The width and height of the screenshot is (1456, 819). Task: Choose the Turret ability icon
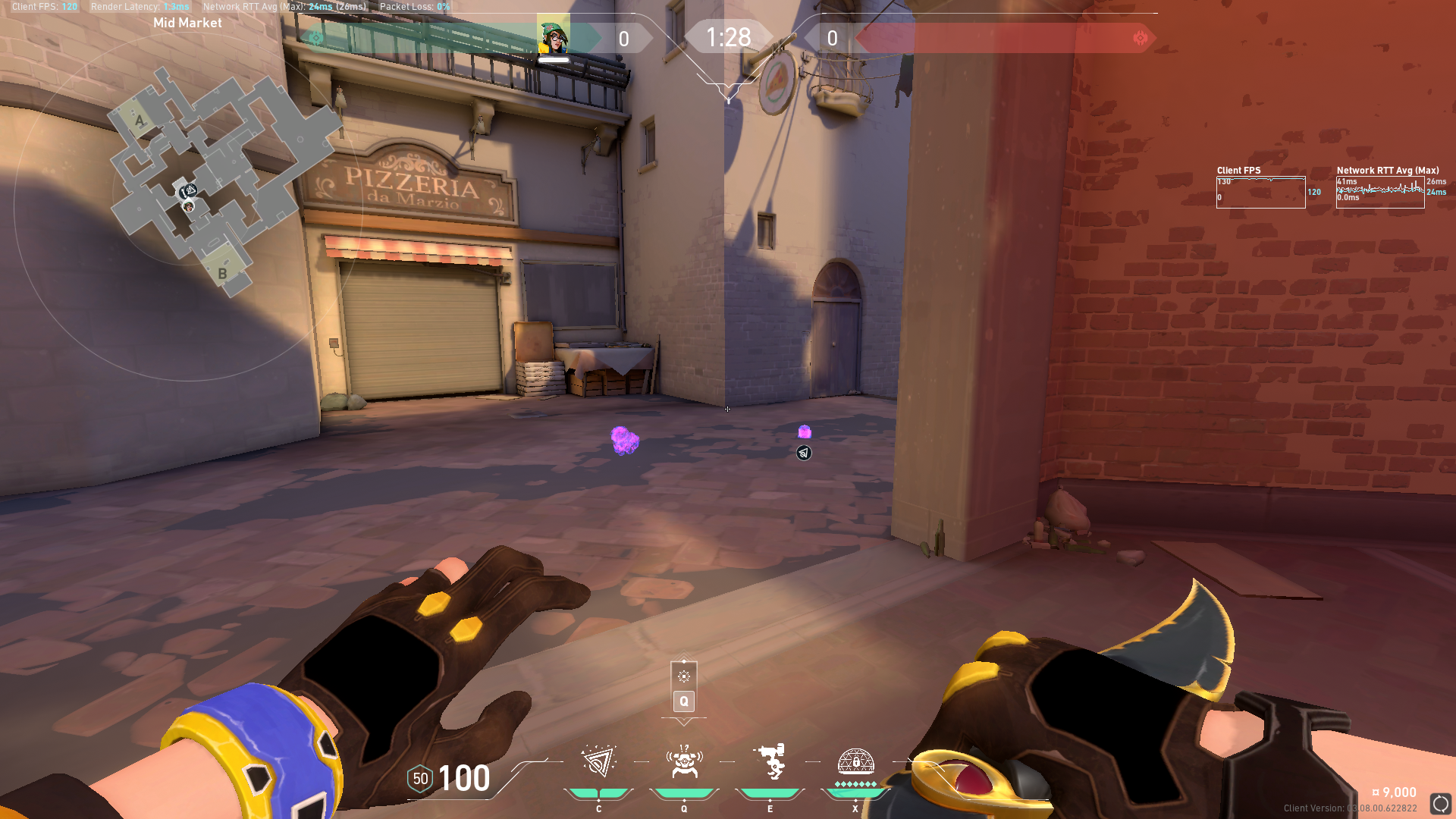tap(770, 762)
